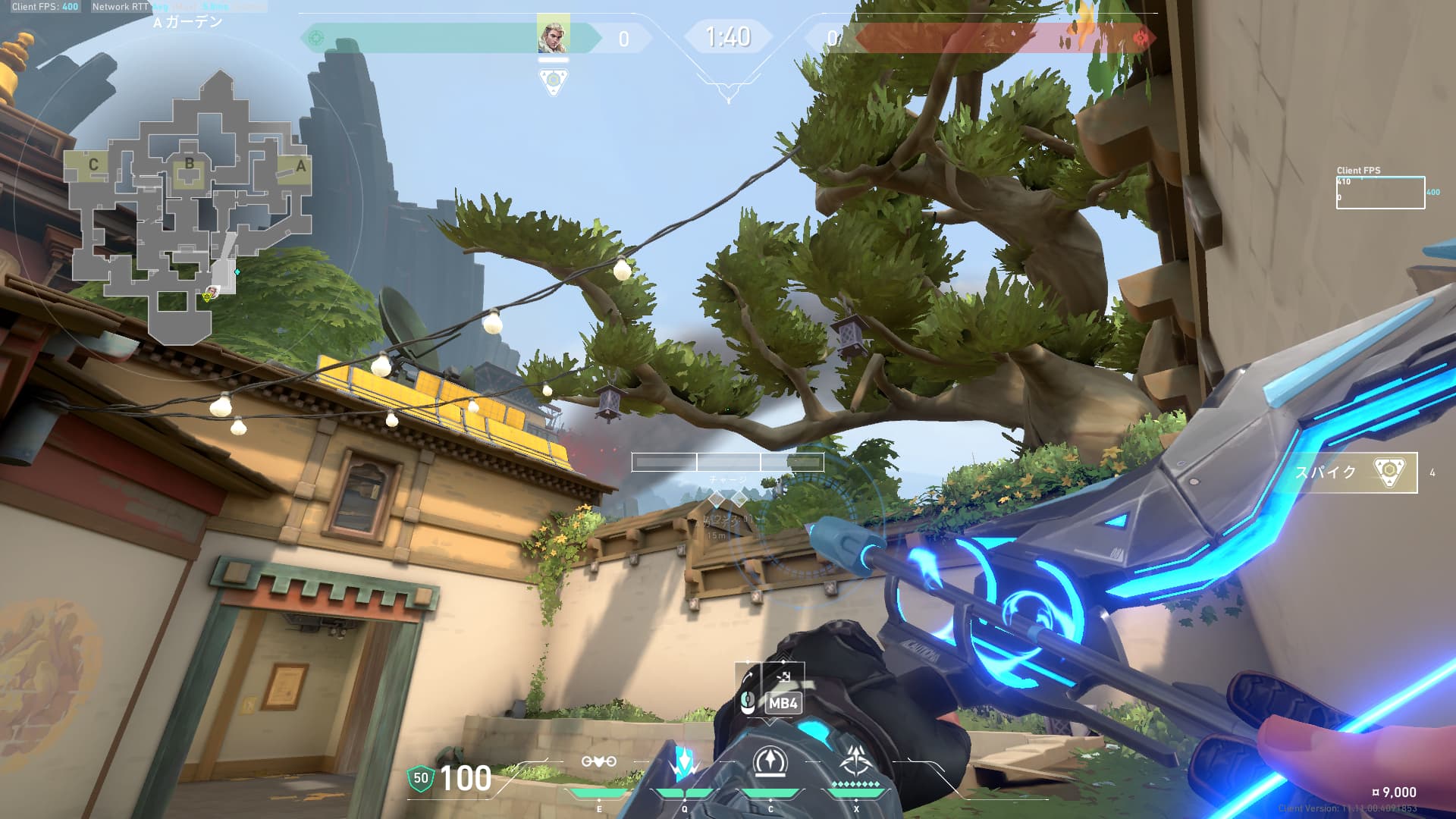Select the Spike inventory slot
The height and width of the screenshot is (819, 1456).
1356,472
